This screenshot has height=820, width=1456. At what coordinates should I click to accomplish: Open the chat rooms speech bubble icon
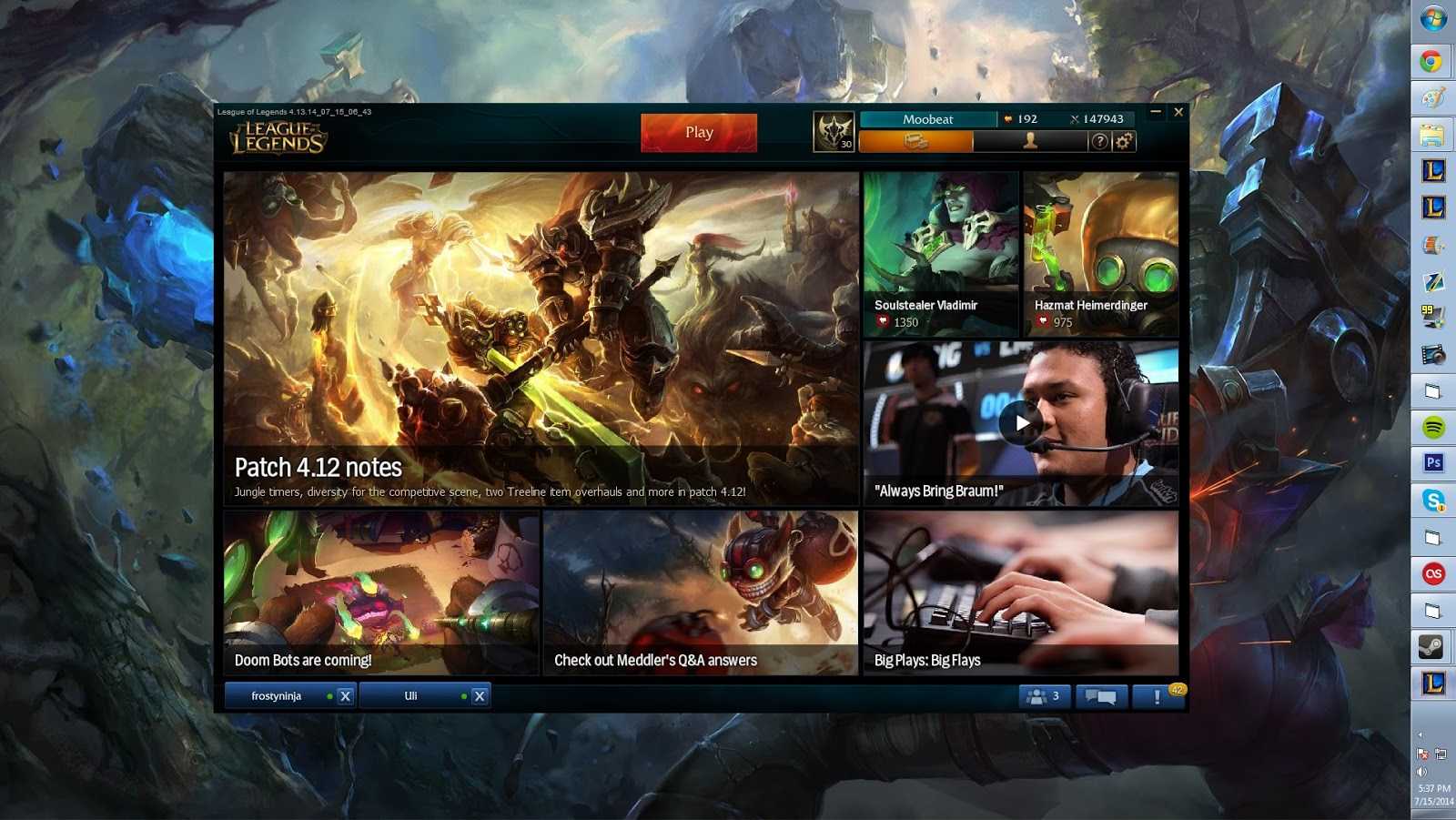(1101, 695)
